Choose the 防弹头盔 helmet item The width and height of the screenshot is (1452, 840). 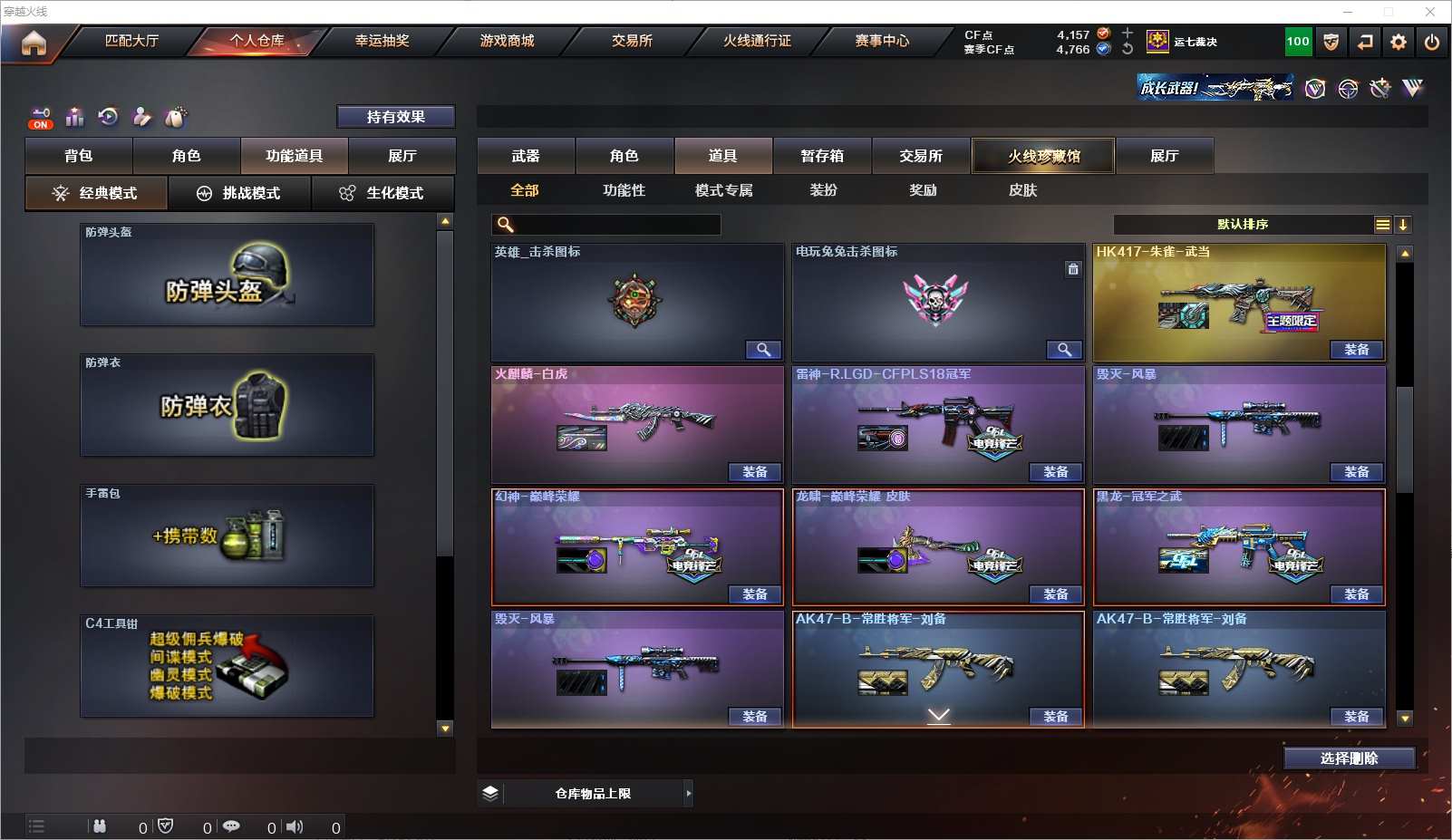[227, 275]
